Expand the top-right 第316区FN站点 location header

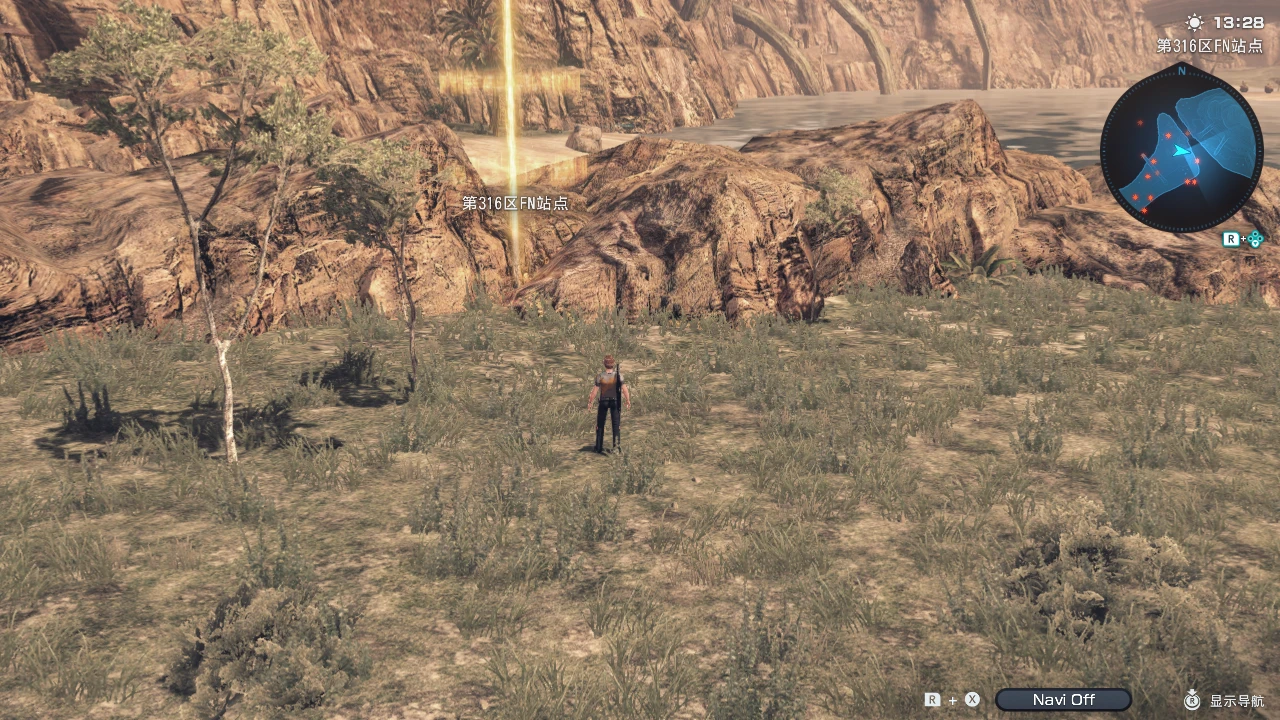point(1210,45)
